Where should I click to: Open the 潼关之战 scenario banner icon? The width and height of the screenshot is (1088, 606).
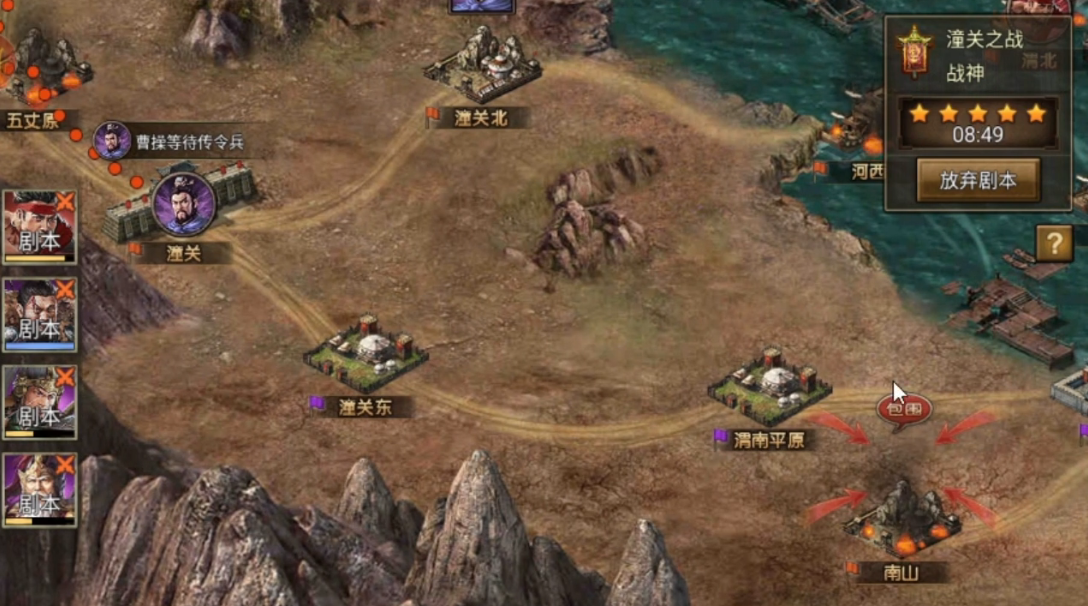915,52
